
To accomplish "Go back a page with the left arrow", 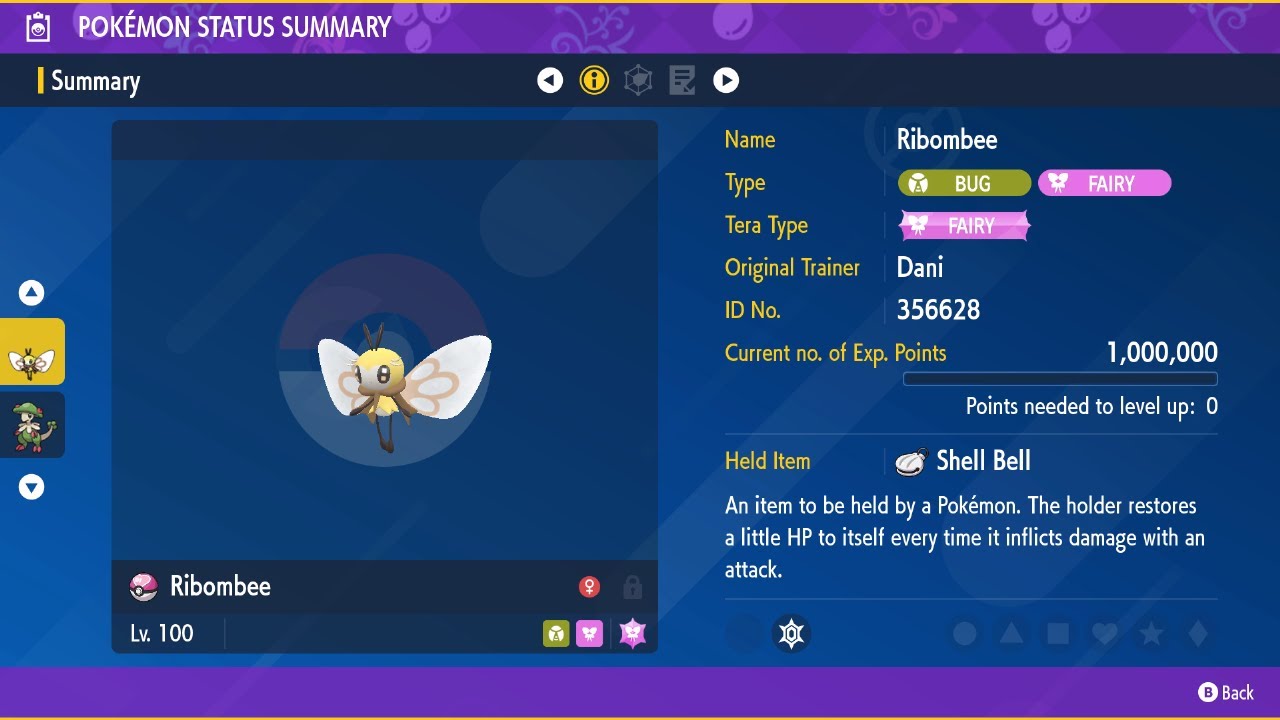I will click(550, 80).
